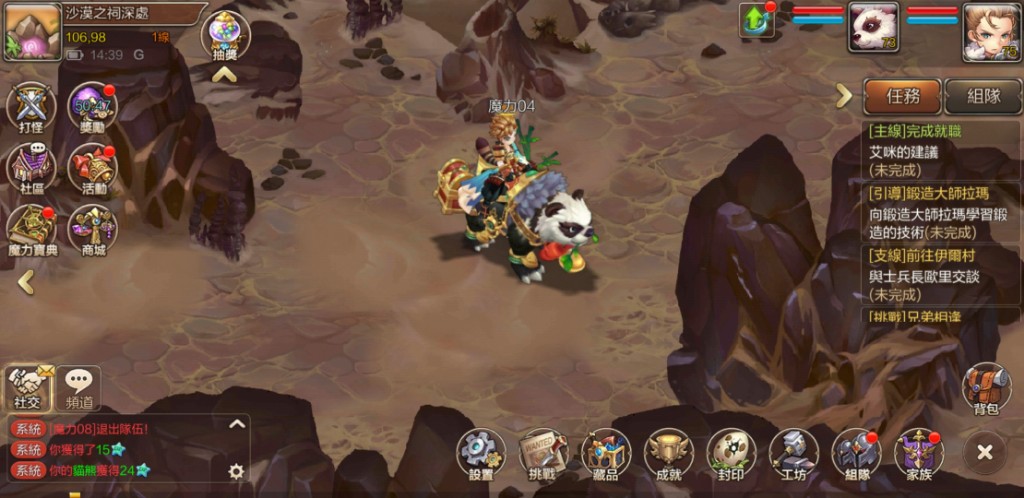Screen dimensions: 1024x498
Task: Open the 打怪 monster hunting icon
Action: point(30,108)
